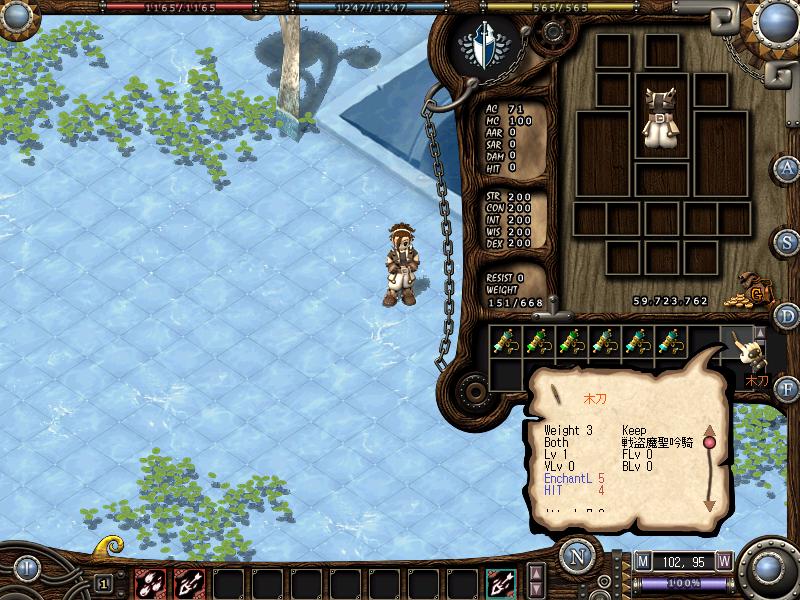Image resolution: width=800 pixels, height=600 pixels.
Task: Click the round F button
Action: [789, 387]
